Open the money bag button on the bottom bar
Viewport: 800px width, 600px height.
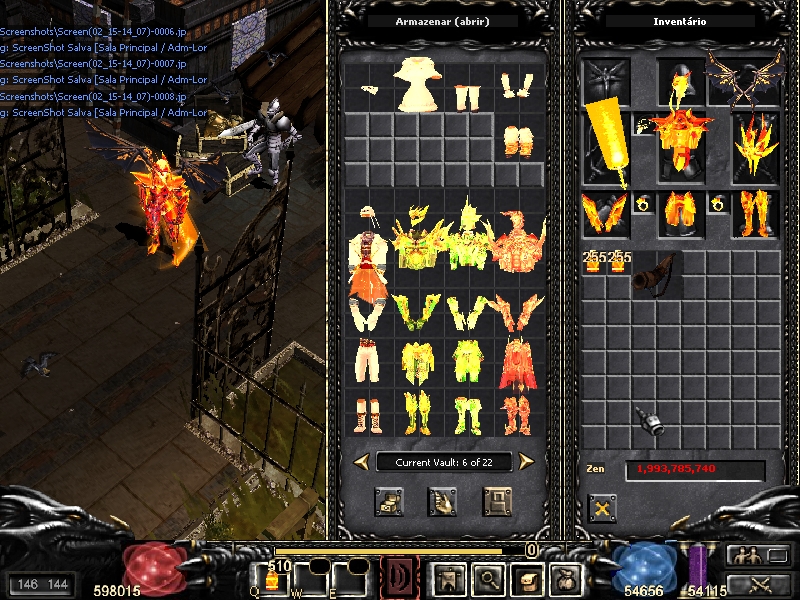coord(565,579)
